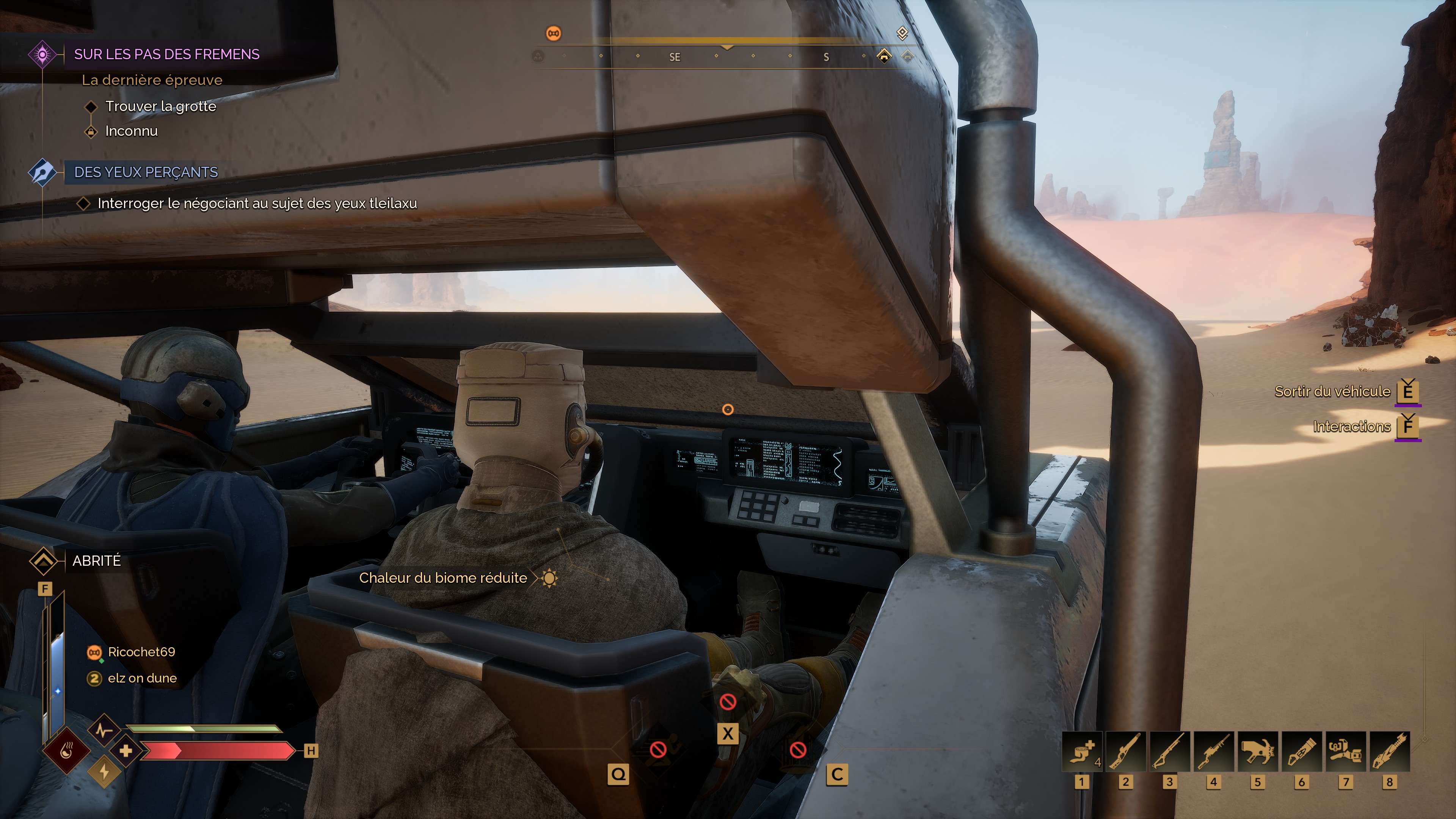Click the medical cross health icon
1456x819 pixels.
[x=126, y=751]
